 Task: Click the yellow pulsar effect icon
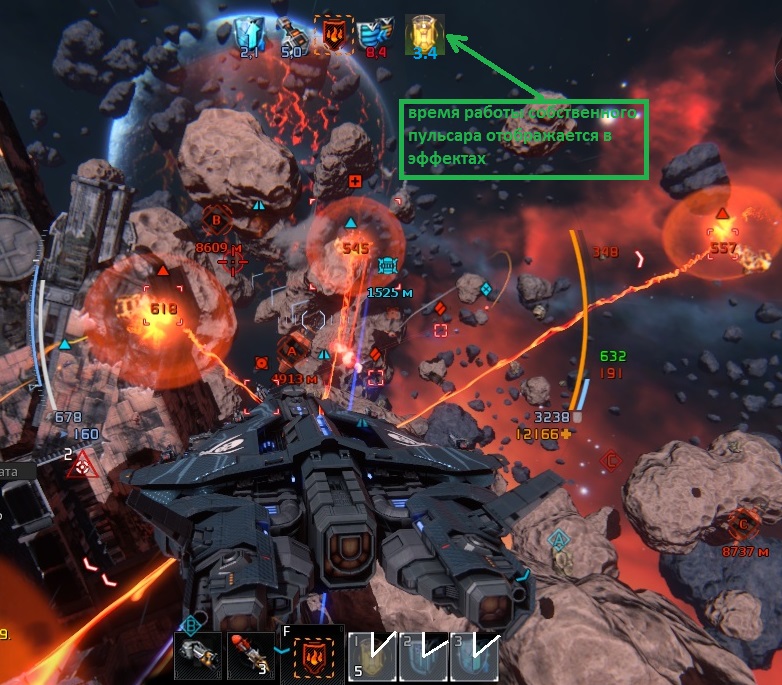pos(423,32)
